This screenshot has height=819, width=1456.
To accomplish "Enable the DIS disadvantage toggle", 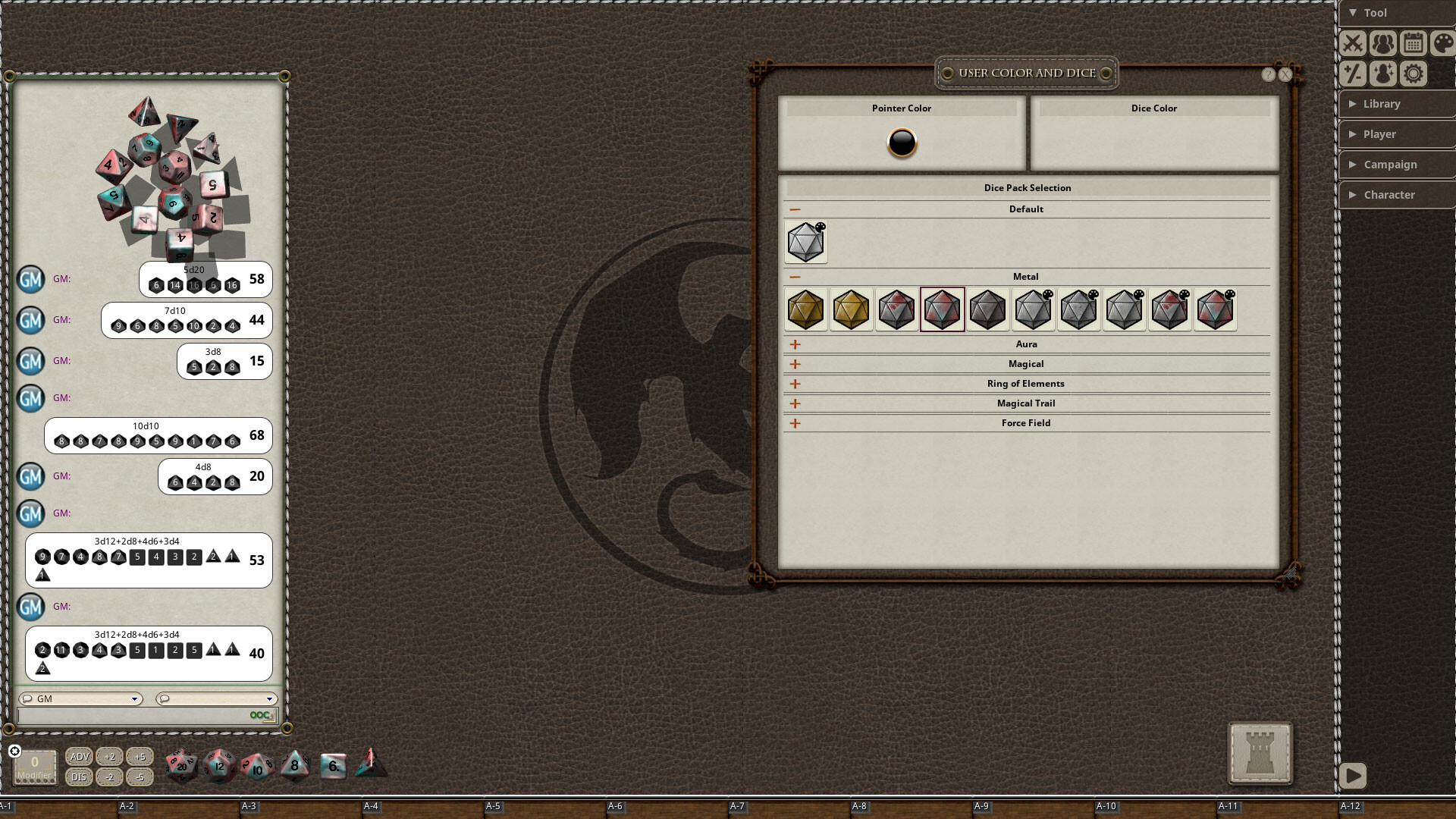I will [79, 777].
